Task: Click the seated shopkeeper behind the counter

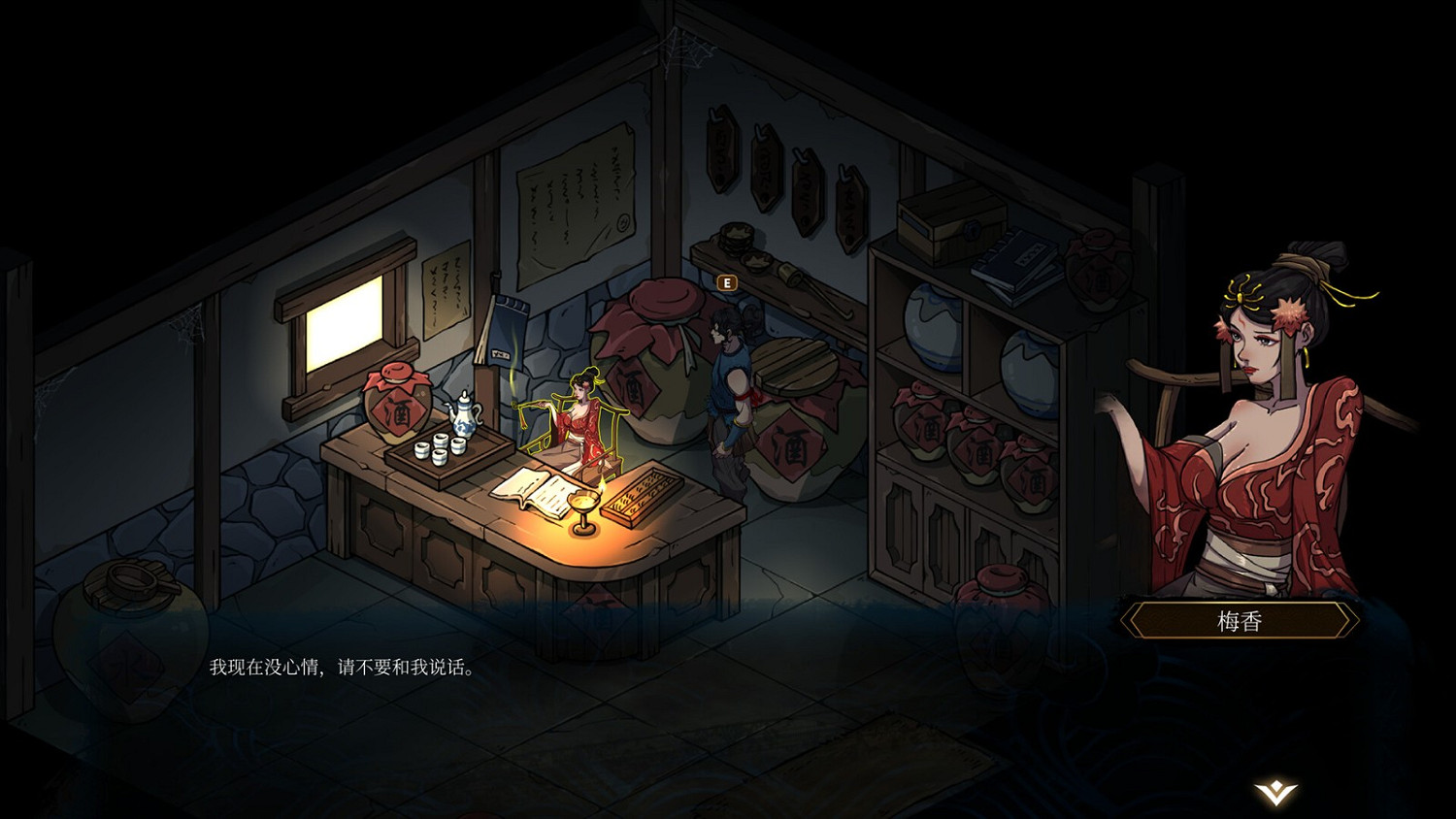Action: coord(579,422)
